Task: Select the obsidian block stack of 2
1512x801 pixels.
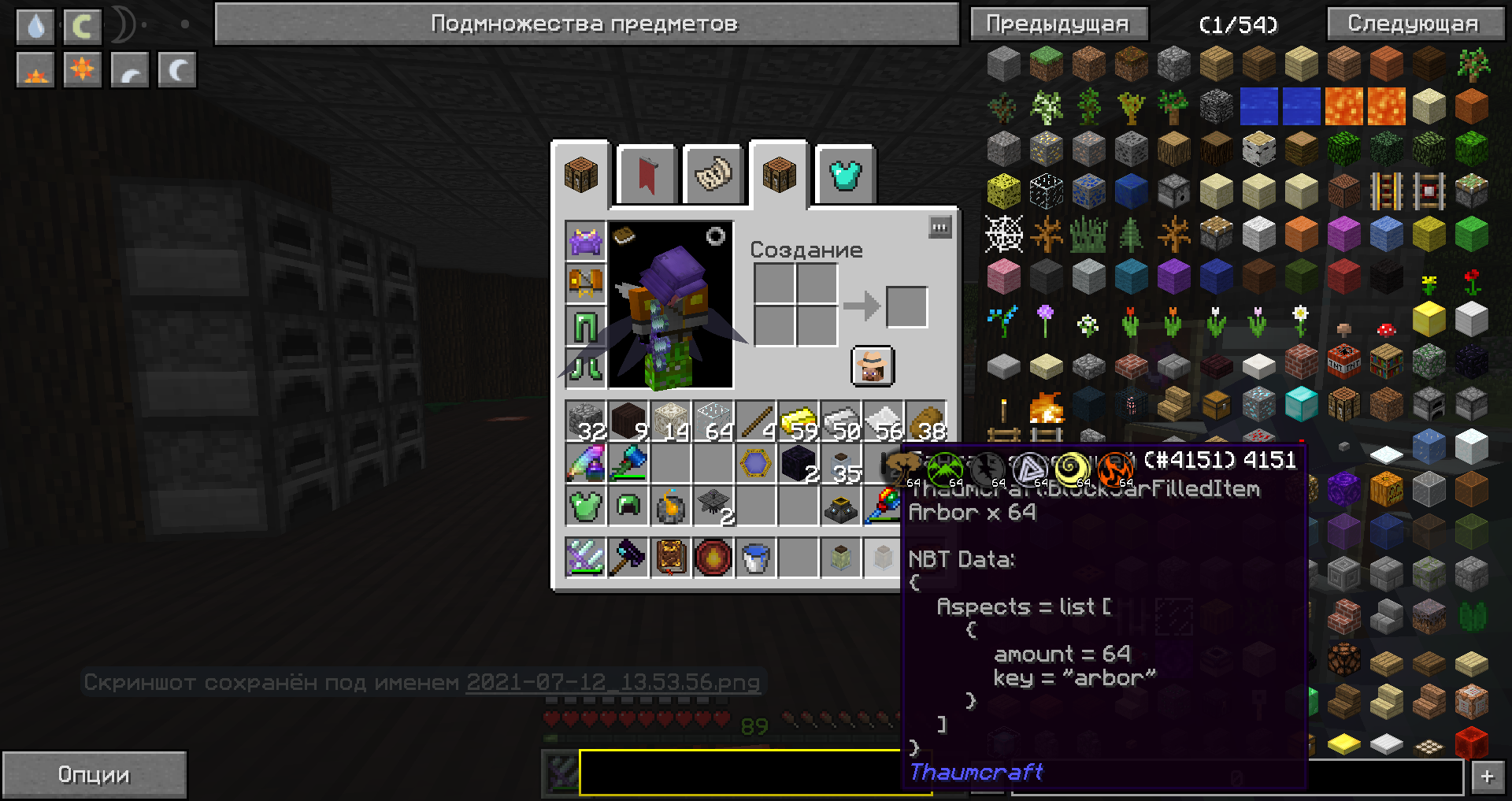Action: (x=798, y=464)
